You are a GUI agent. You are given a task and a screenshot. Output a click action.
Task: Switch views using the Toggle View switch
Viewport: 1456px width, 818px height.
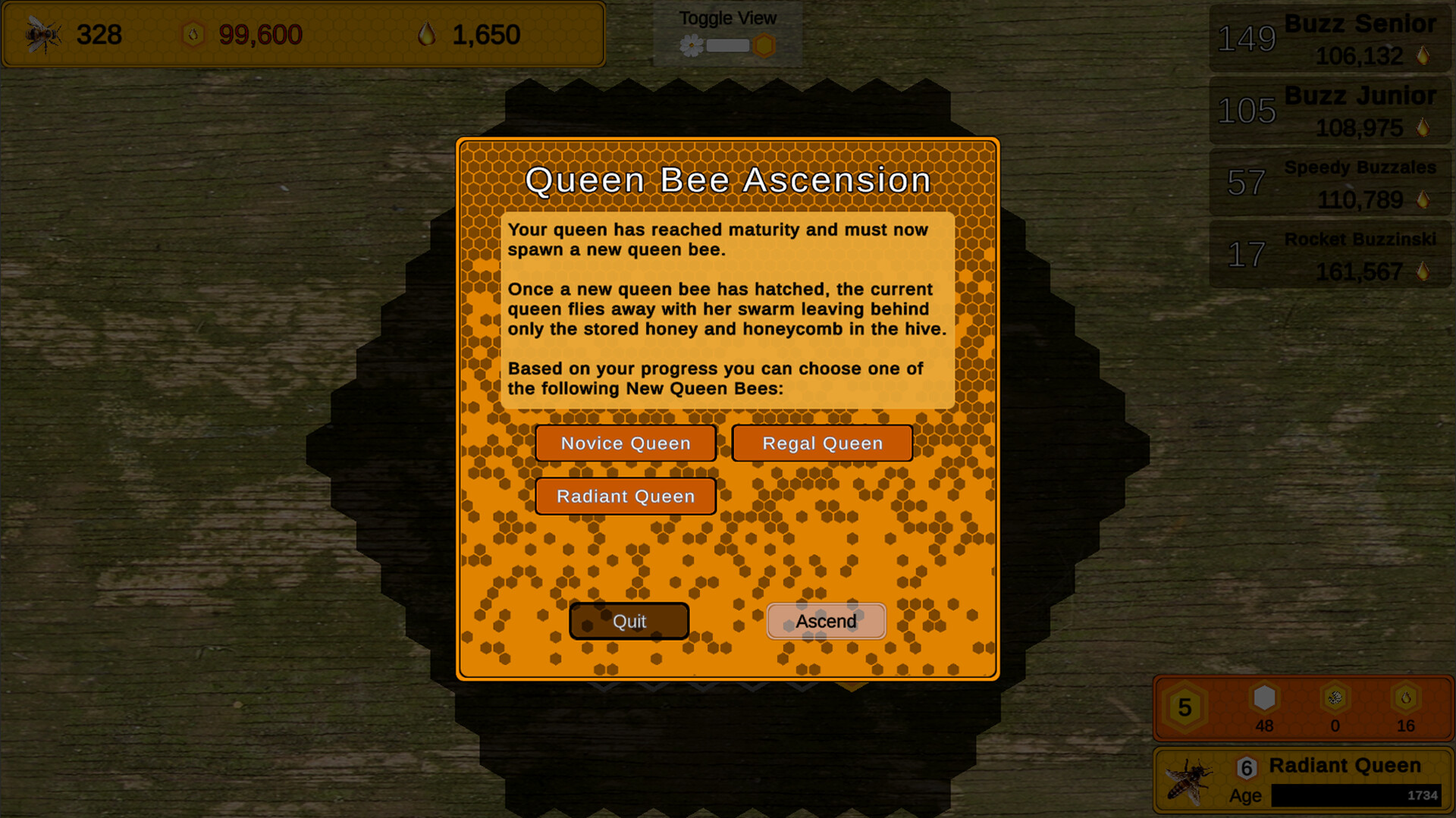pos(726,44)
